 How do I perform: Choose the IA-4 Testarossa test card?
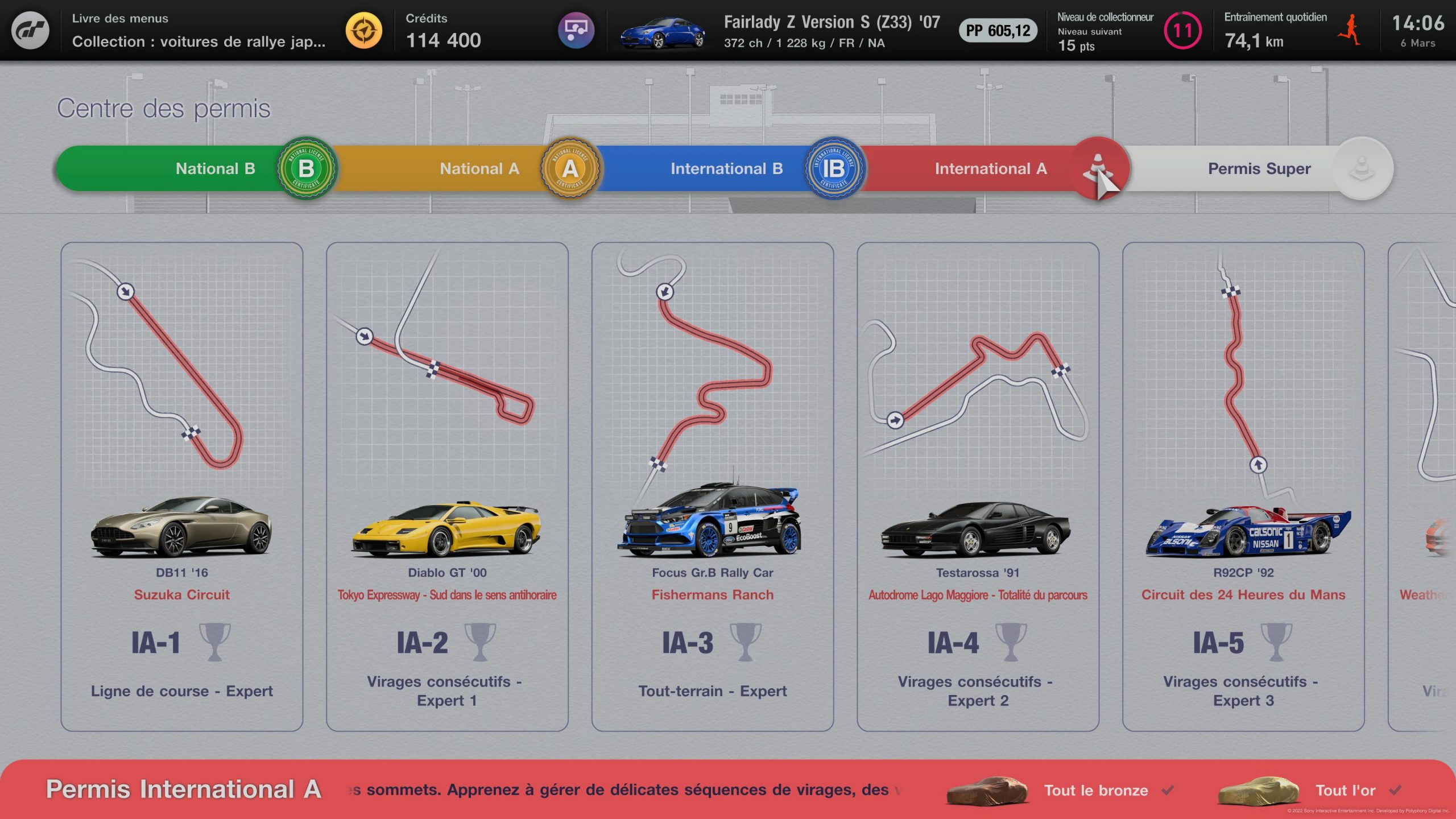[x=978, y=486]
